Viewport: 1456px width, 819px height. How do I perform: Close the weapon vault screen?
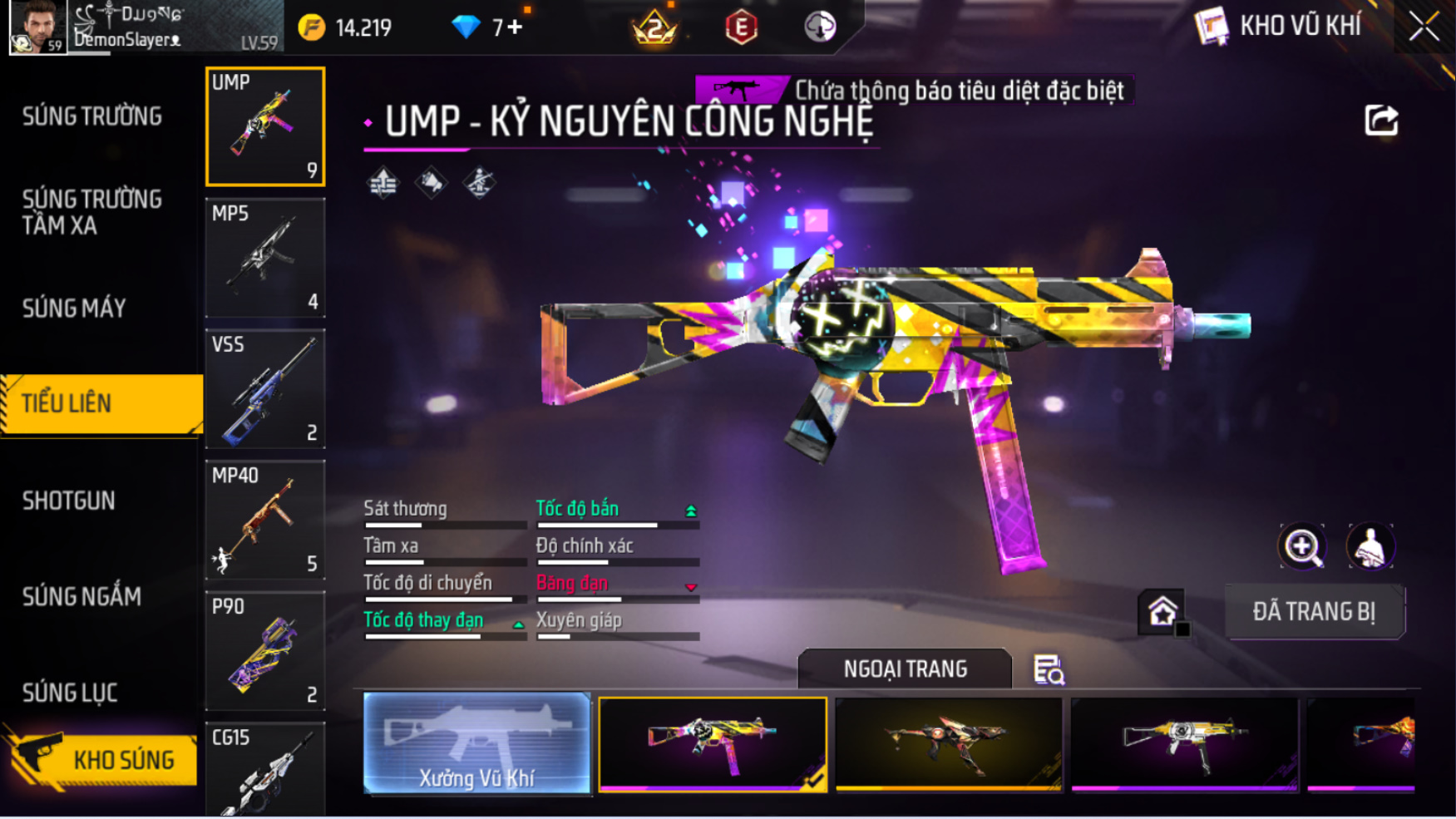[1424, 27]
